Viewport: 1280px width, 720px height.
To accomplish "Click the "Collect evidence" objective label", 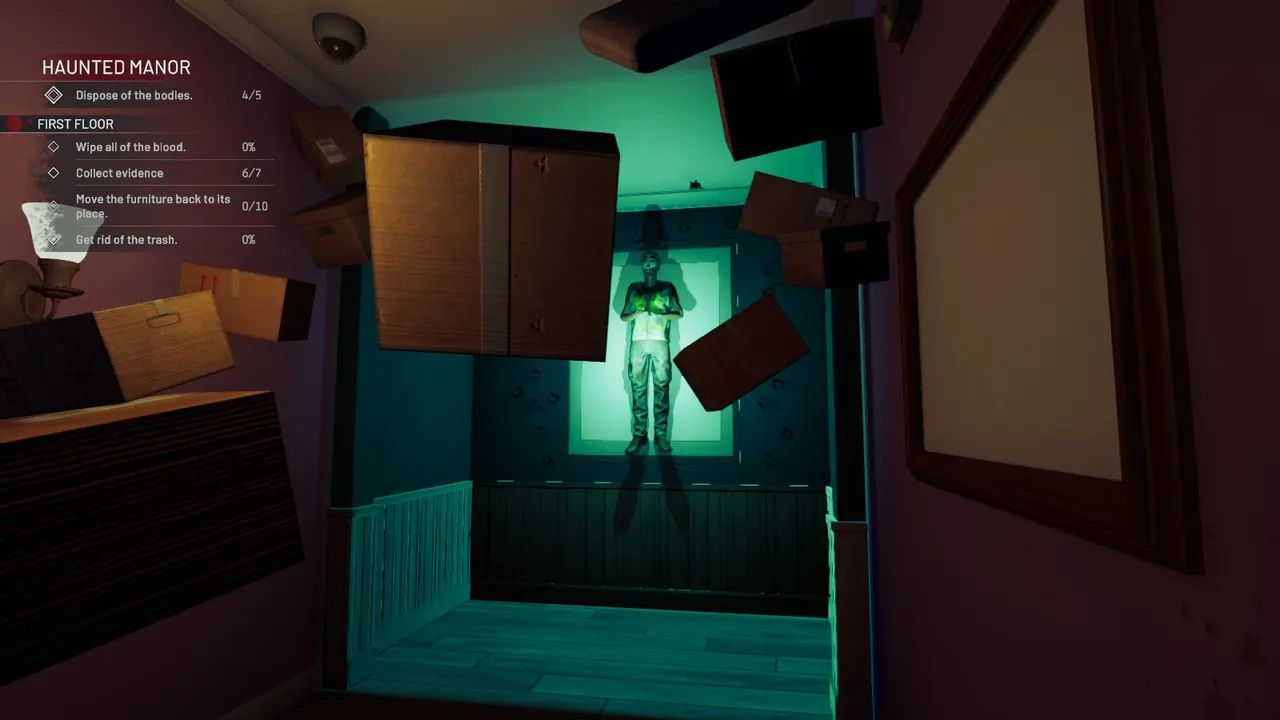I will pyautogui.click(x=120, y=173).
